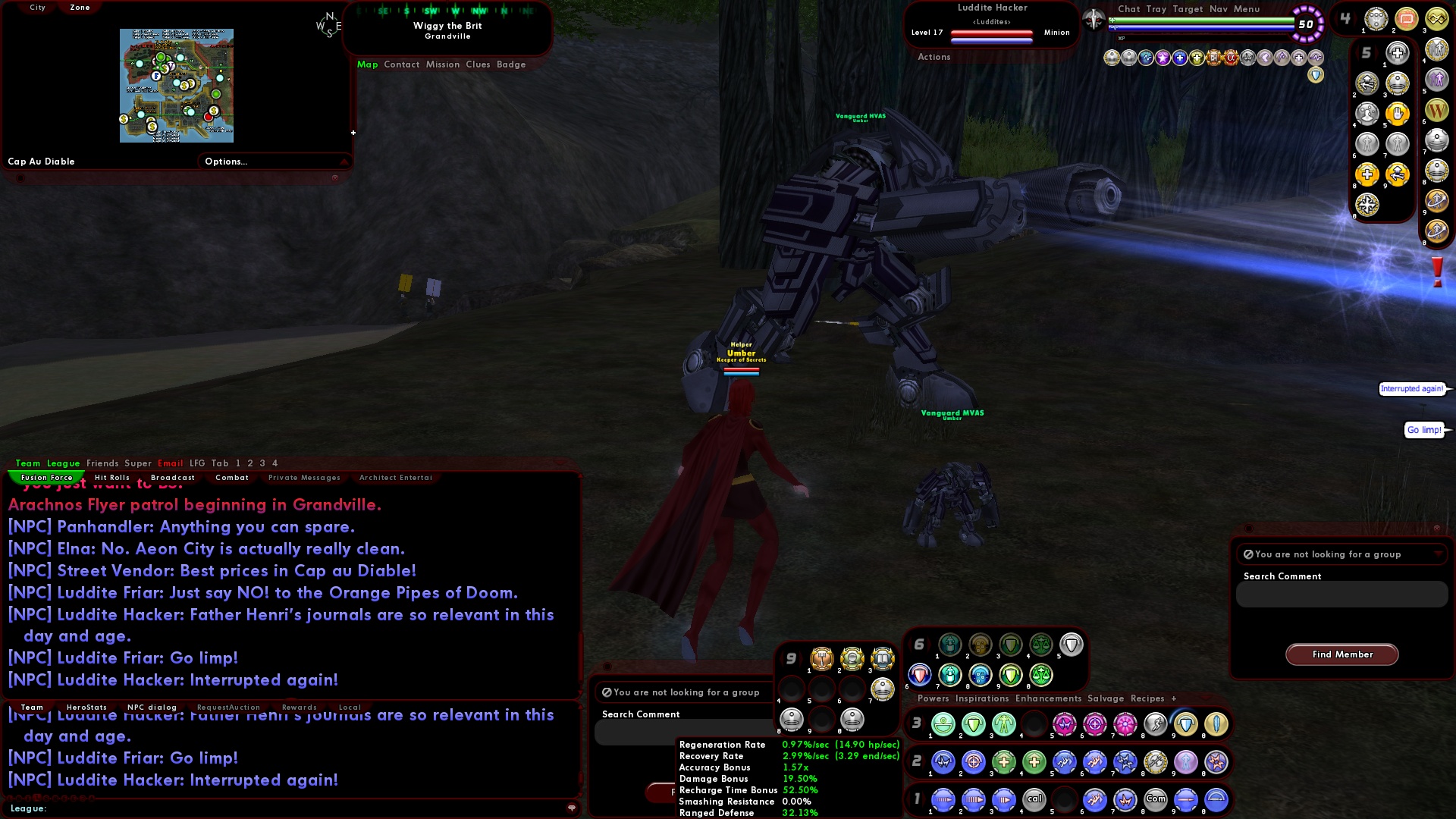Open the Menu from the top navigation bar
This screenshot has width=1456, height=819.
coord(1246,9)
